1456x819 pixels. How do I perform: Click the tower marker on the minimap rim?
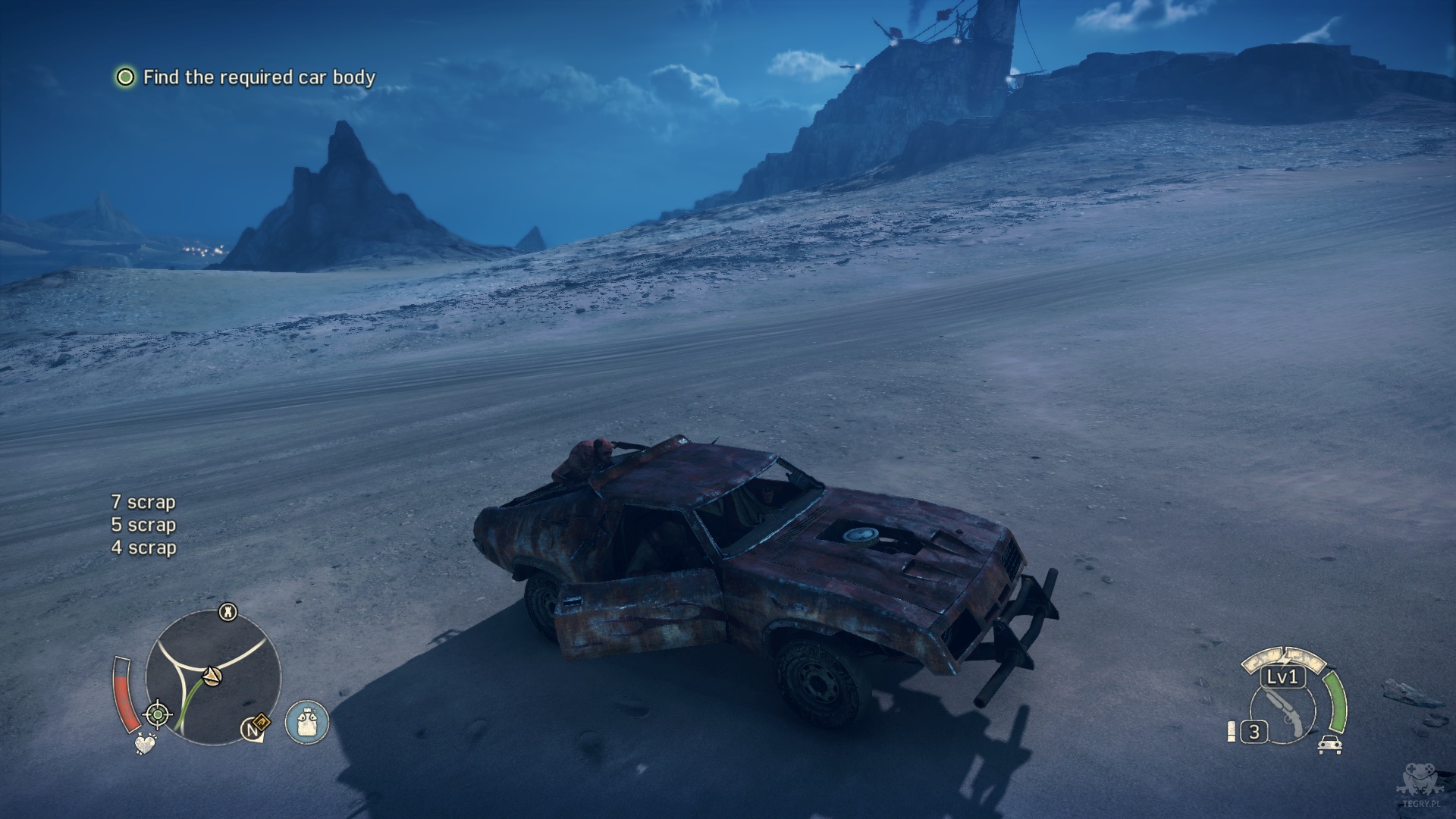pos(227,612)
